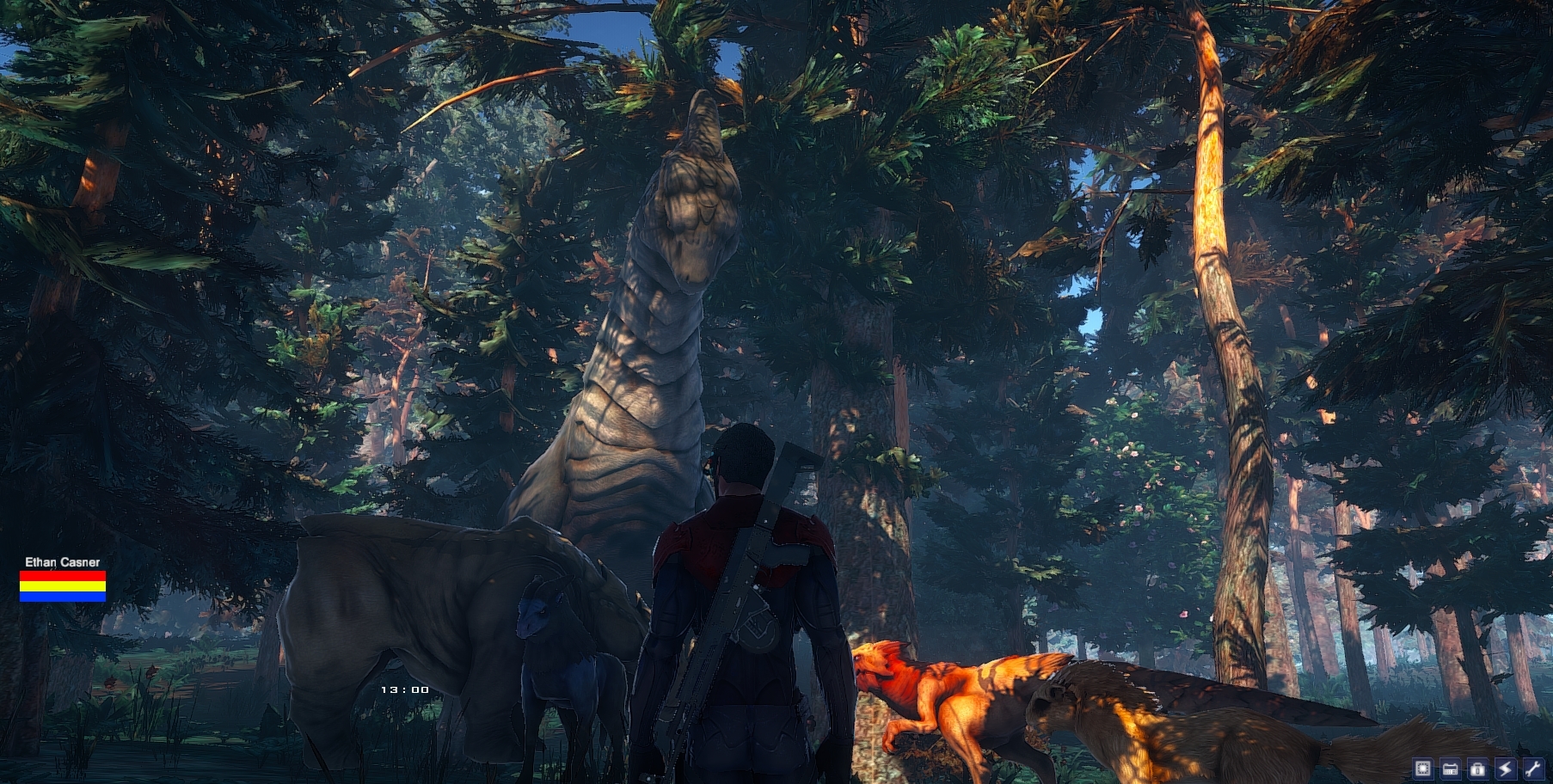Click the rightmost icon in the HUD toolbar
The height and width of the screenshot is (784, 1553).
(x=1533, y=769)
